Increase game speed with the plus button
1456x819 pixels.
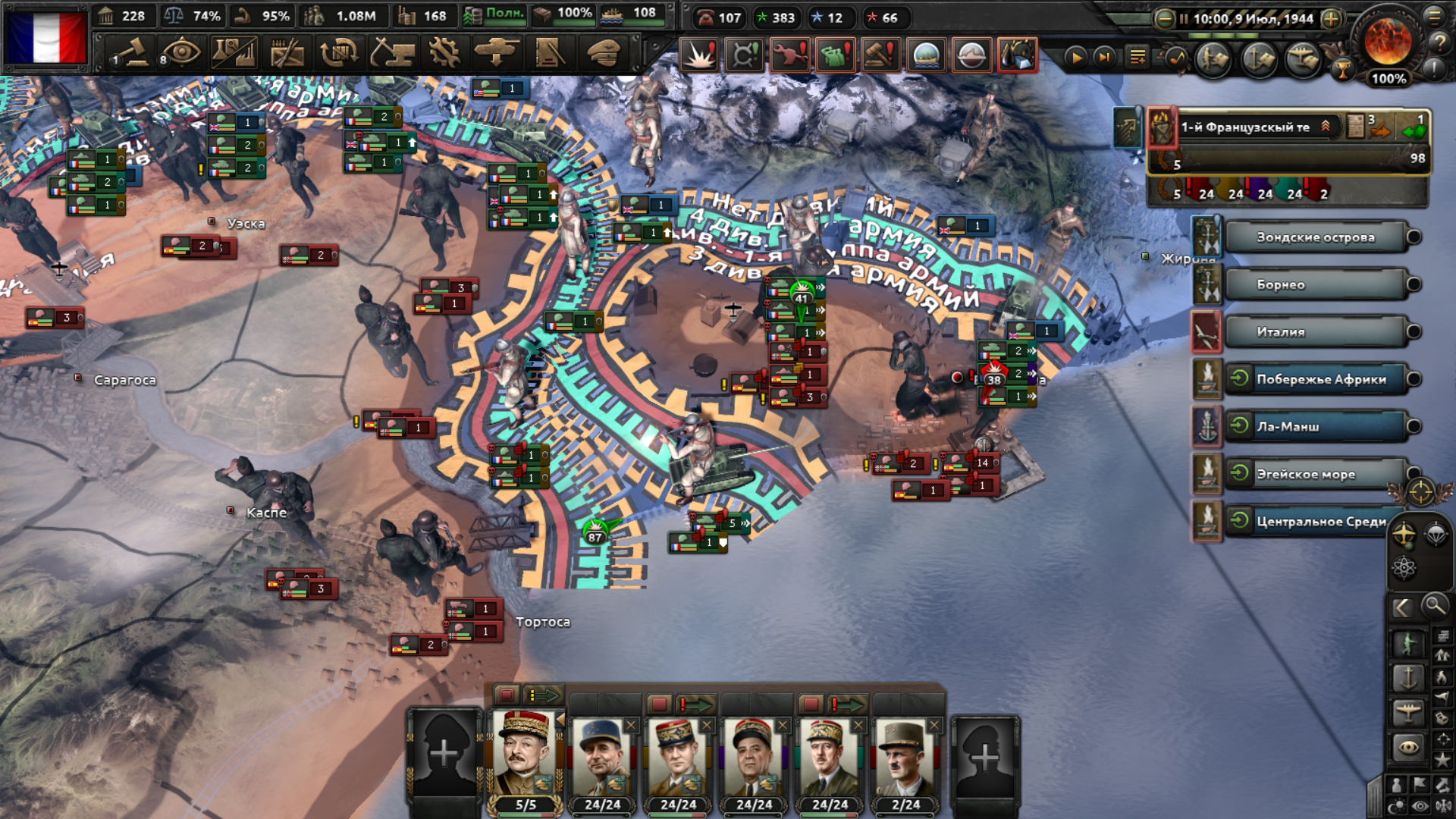coord(1331,19)
